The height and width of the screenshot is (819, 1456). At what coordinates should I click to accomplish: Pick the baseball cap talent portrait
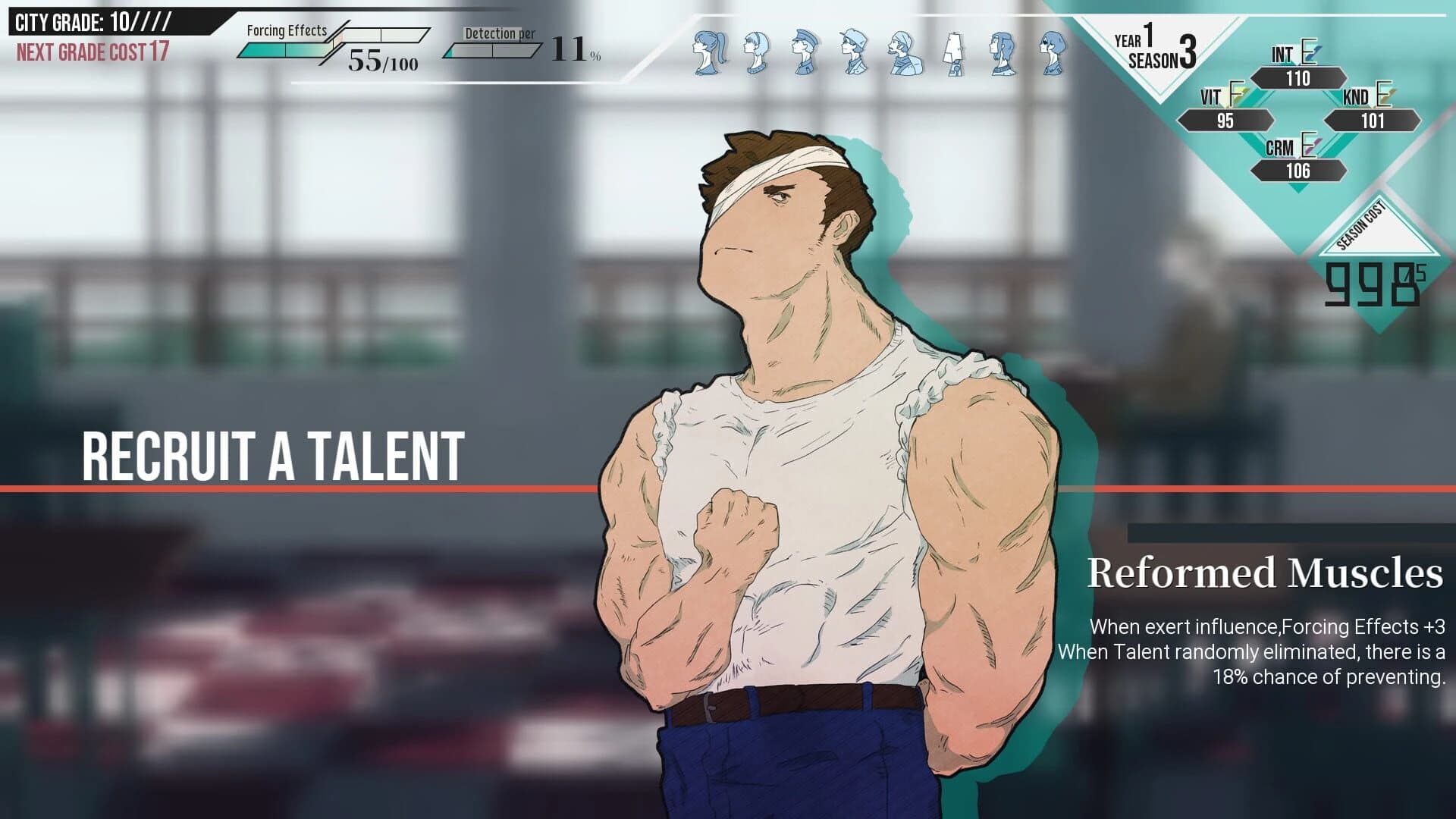854,52
